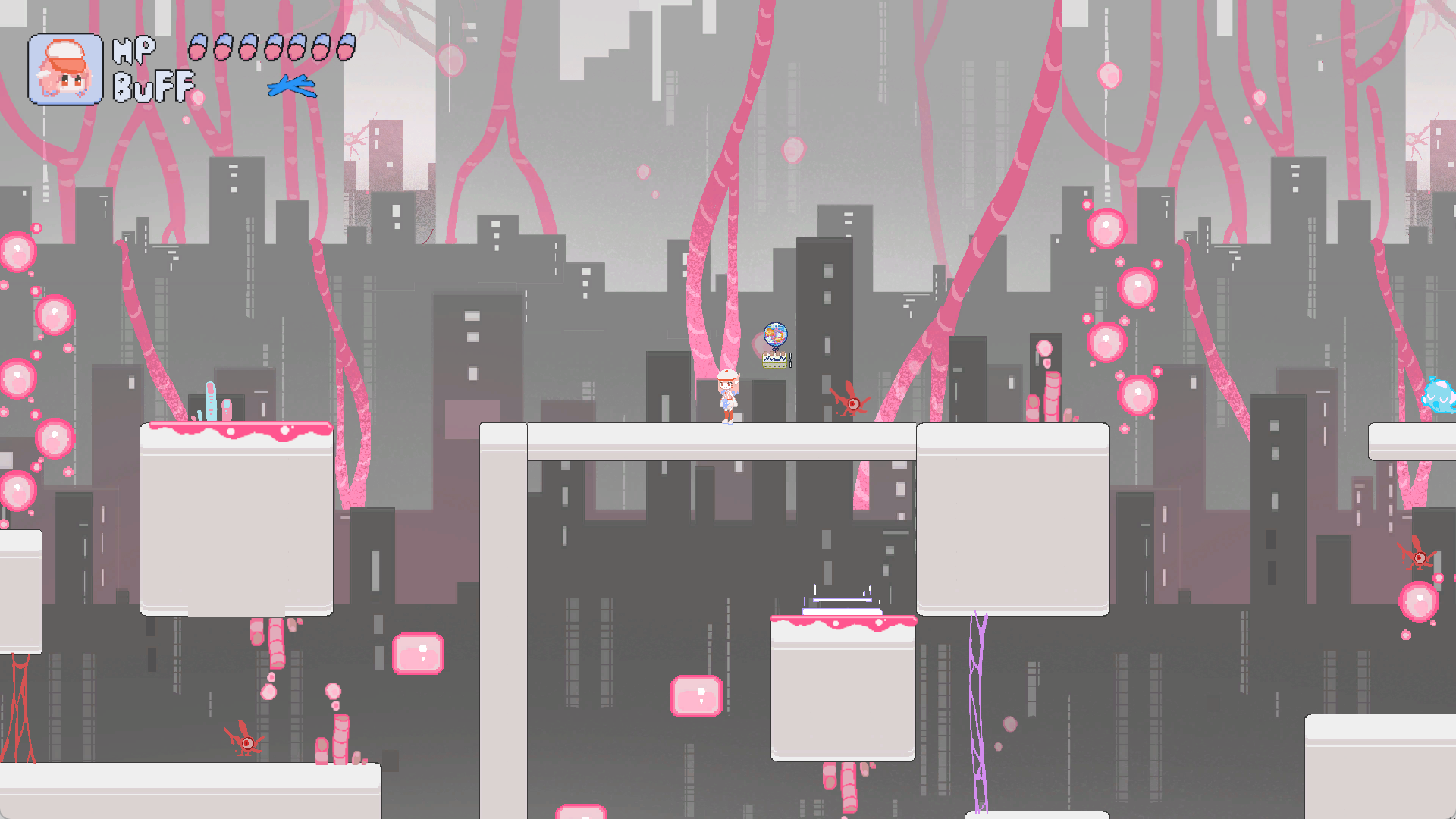This screenshot has width=1456, height=819.
Task: Click the first HP heart in the health bar
Action: coord(199,47)
